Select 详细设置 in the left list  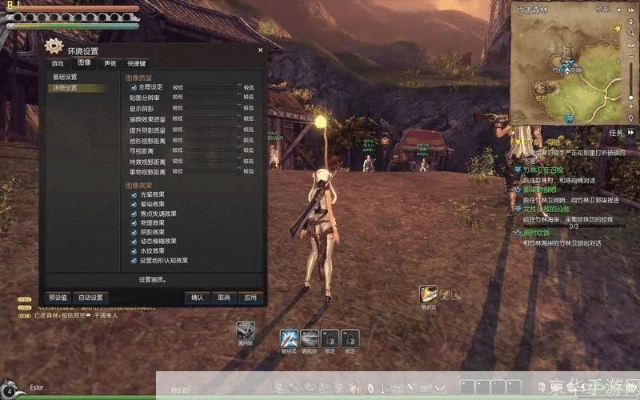click(65, 88)
